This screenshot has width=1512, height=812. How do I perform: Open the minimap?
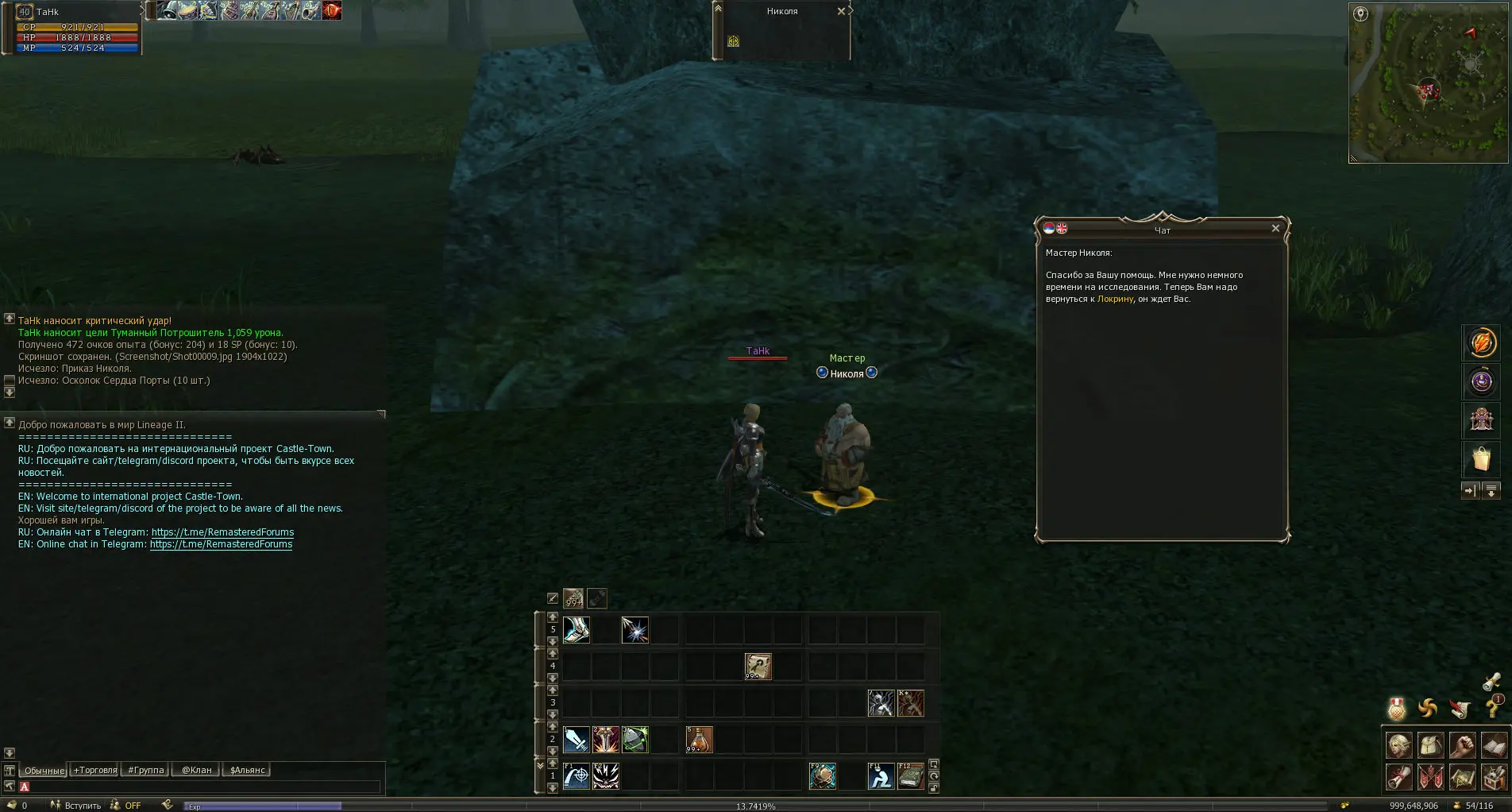click(1428, 83)
